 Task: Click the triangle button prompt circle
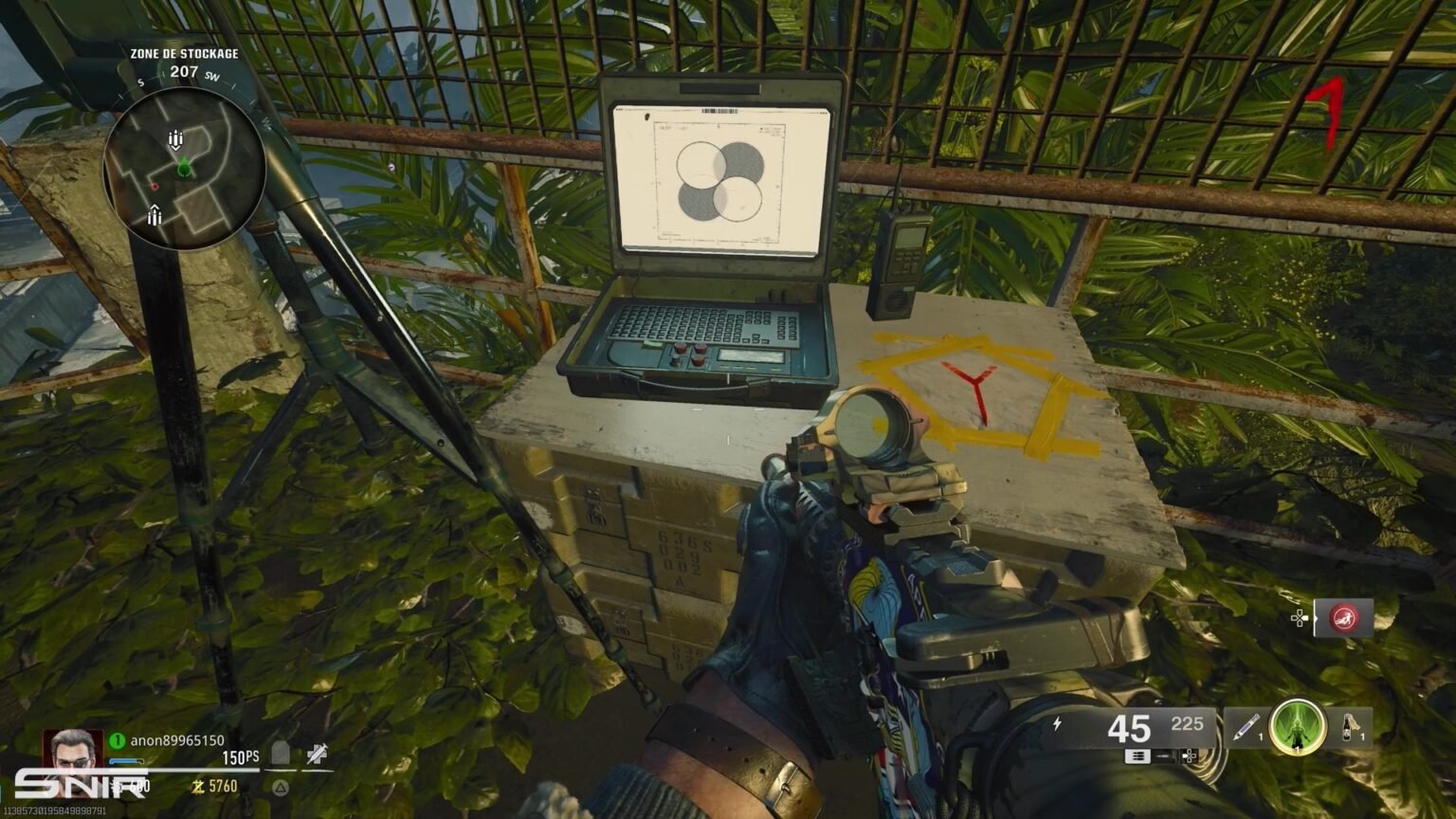[x=282, y=788]
